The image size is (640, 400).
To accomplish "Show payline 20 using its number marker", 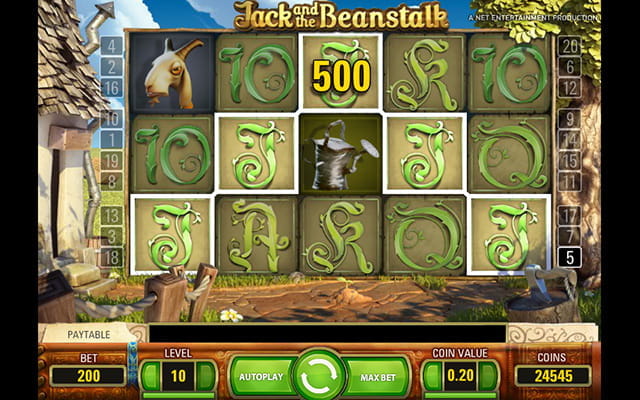I will pos(569,45).
